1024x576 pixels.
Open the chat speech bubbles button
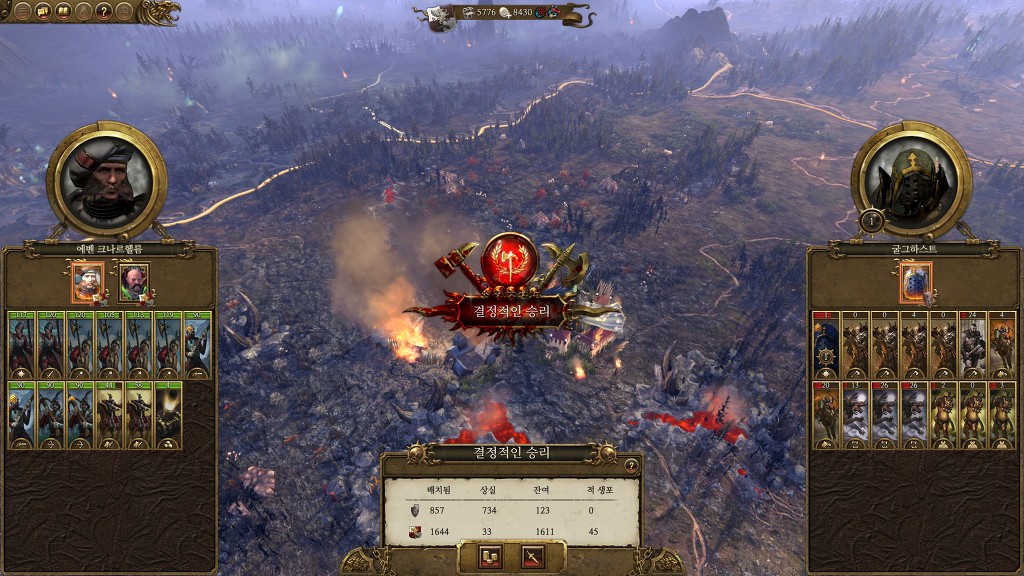point(43,12)
